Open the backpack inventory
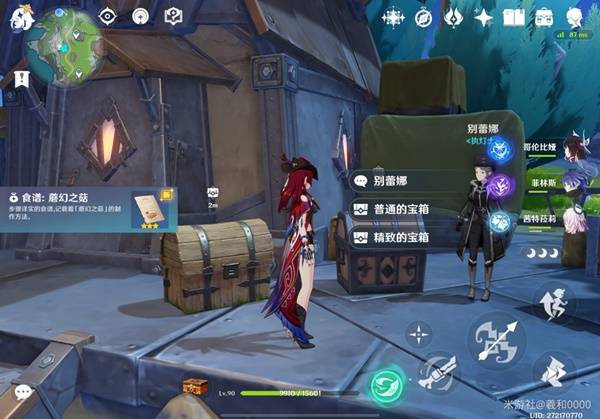 (x=544, y=18)
